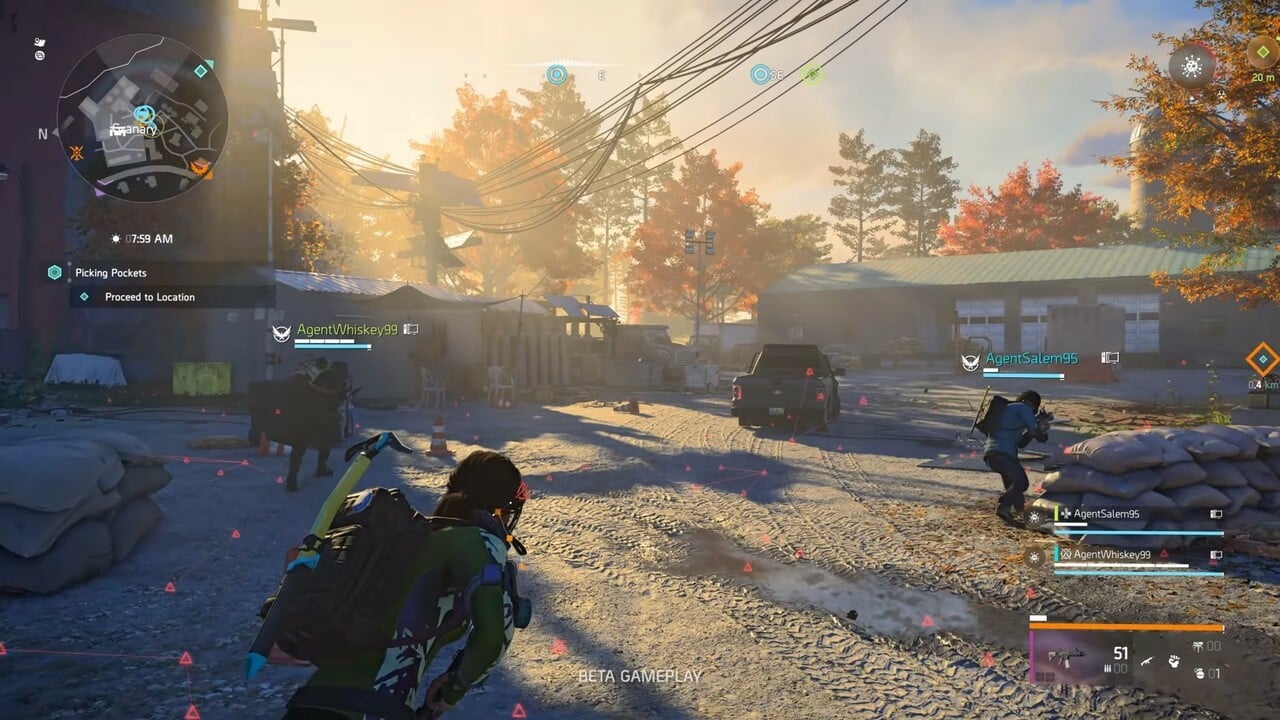Select the melee fist icon in the HUD
The image size is (1280, 720).
click(1174, 660)
